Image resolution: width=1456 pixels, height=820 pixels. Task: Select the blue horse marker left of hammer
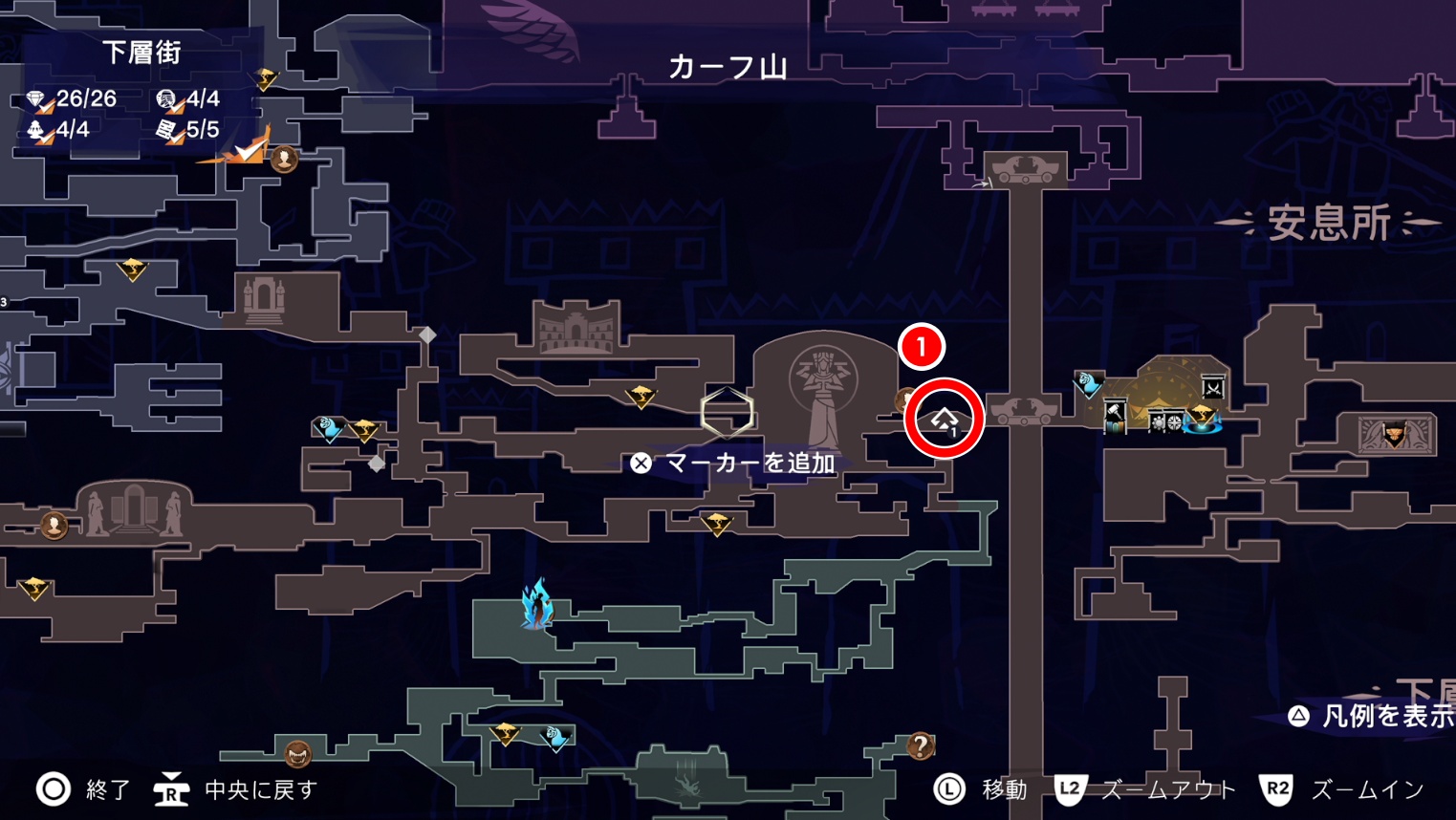(1088, 384)
